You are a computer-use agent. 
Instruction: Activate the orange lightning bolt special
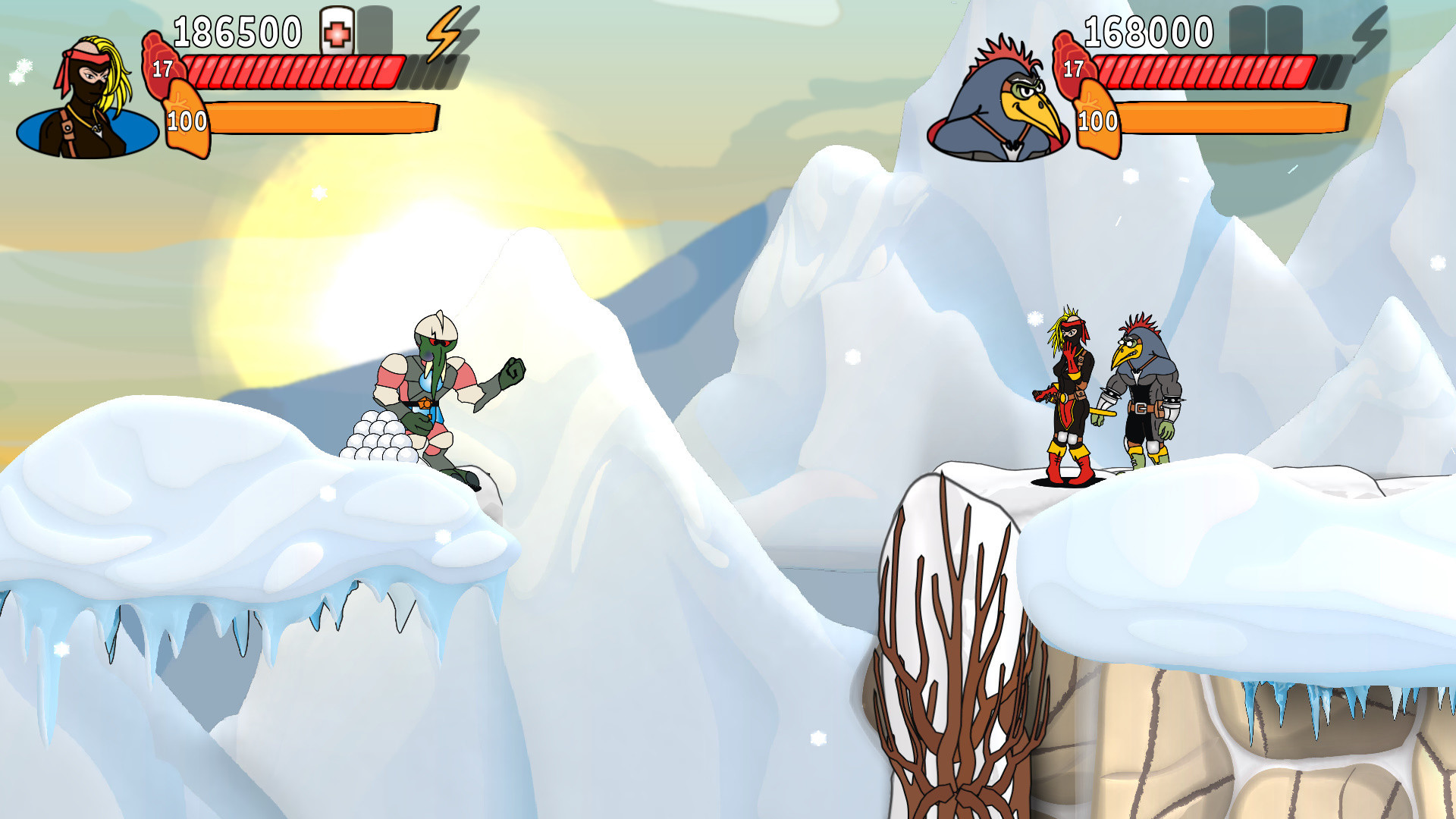[x=444, y=33]
